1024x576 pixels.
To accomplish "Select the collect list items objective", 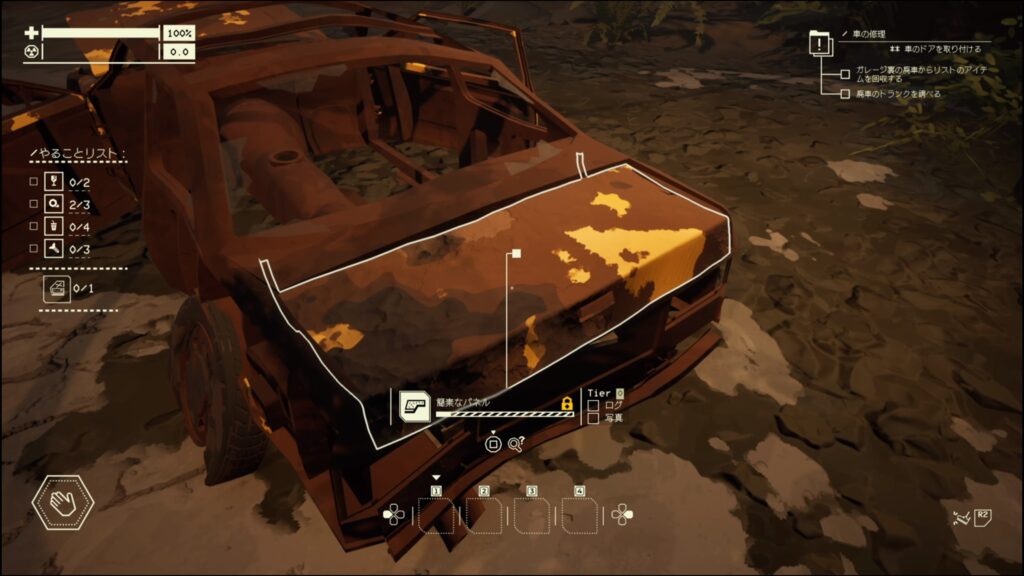I will pos(846,73).
